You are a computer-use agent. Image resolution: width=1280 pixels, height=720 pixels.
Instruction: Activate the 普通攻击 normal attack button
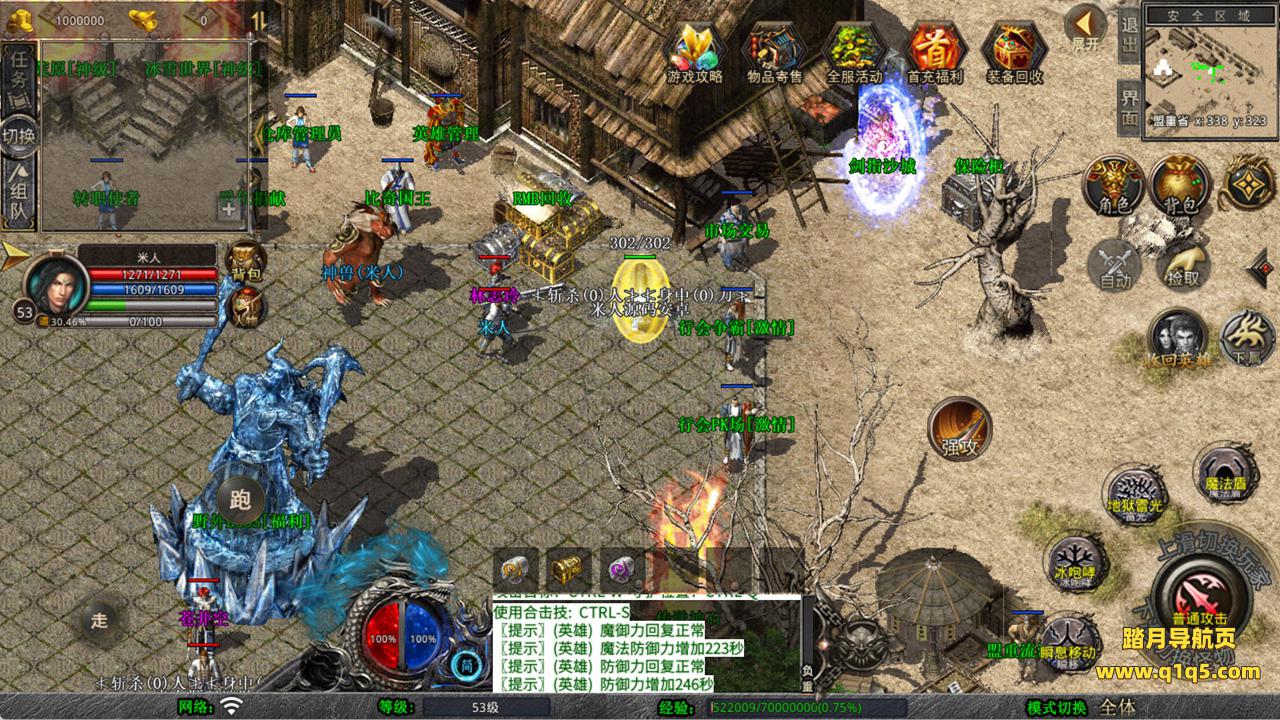pyautogui.click(x=1196, y=592)
